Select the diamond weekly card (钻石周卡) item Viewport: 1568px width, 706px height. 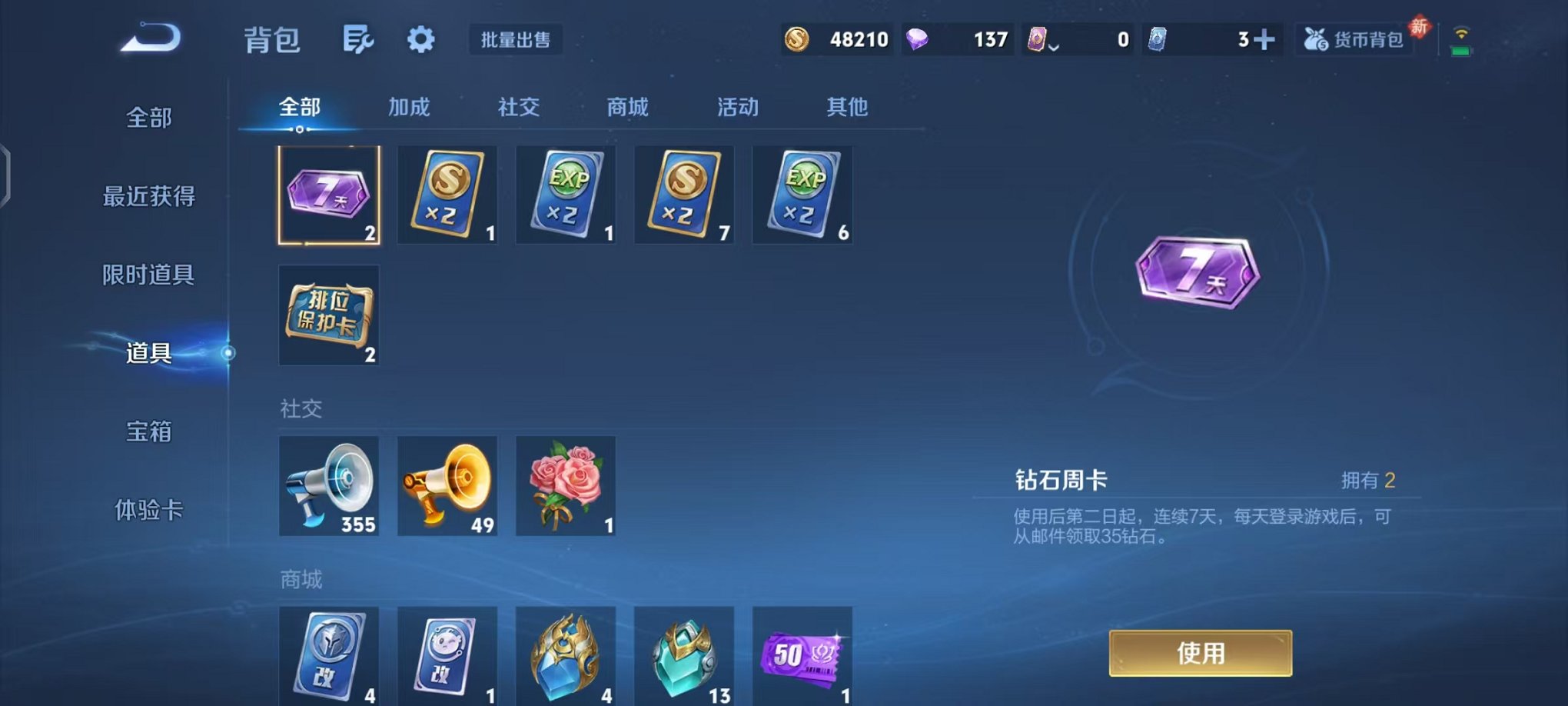click(x=329, y=195)
